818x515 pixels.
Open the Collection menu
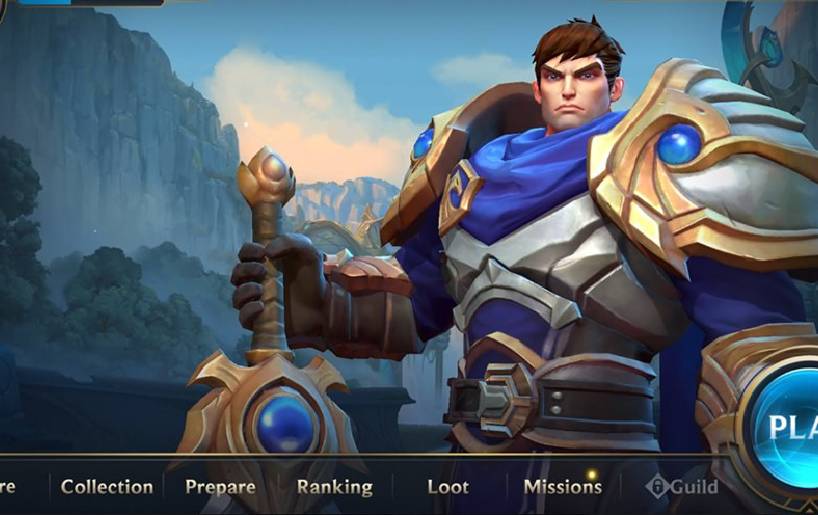107,487
